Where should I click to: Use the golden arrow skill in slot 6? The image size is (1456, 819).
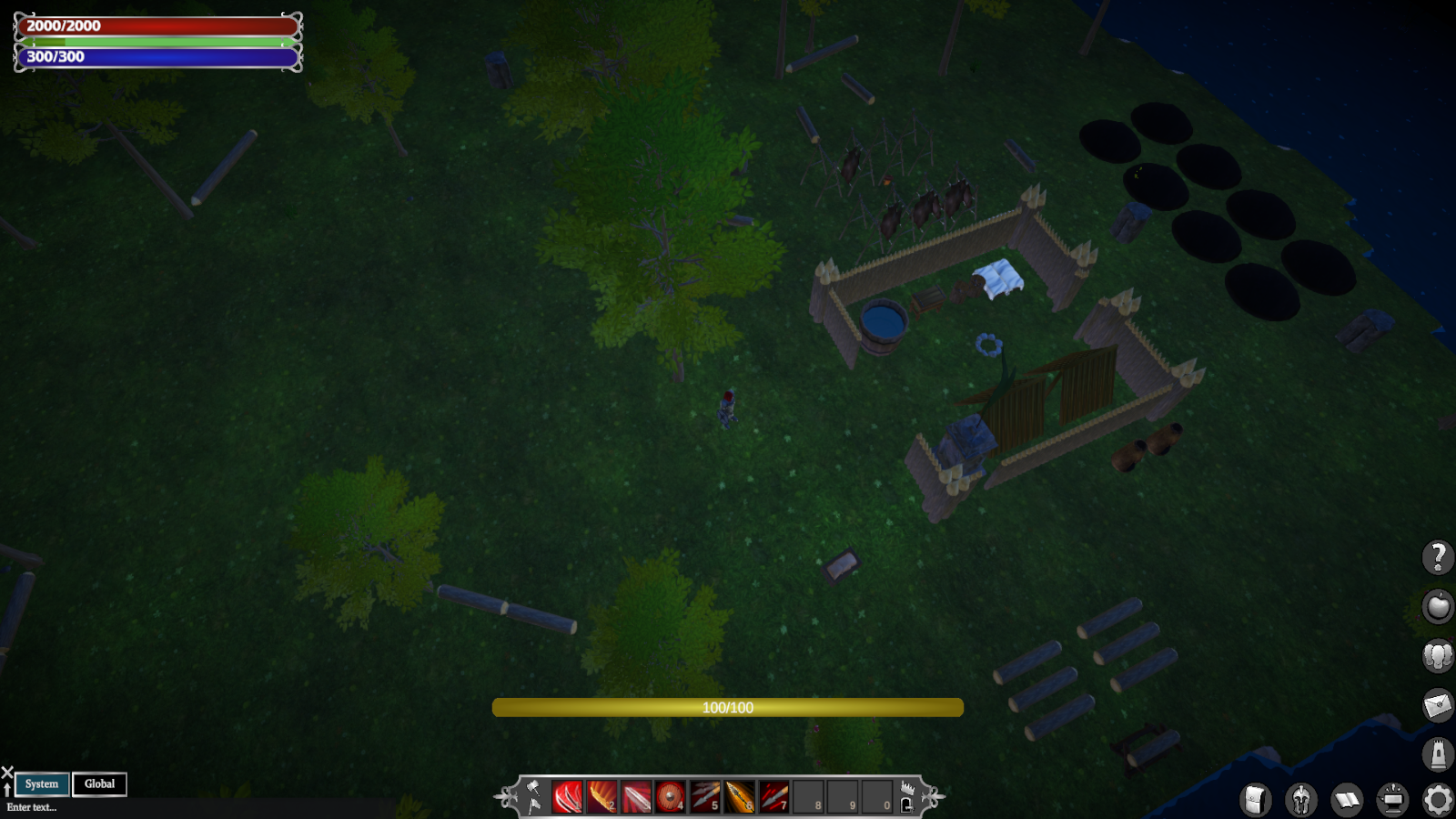pyautogui.click(x=739, y=795)
